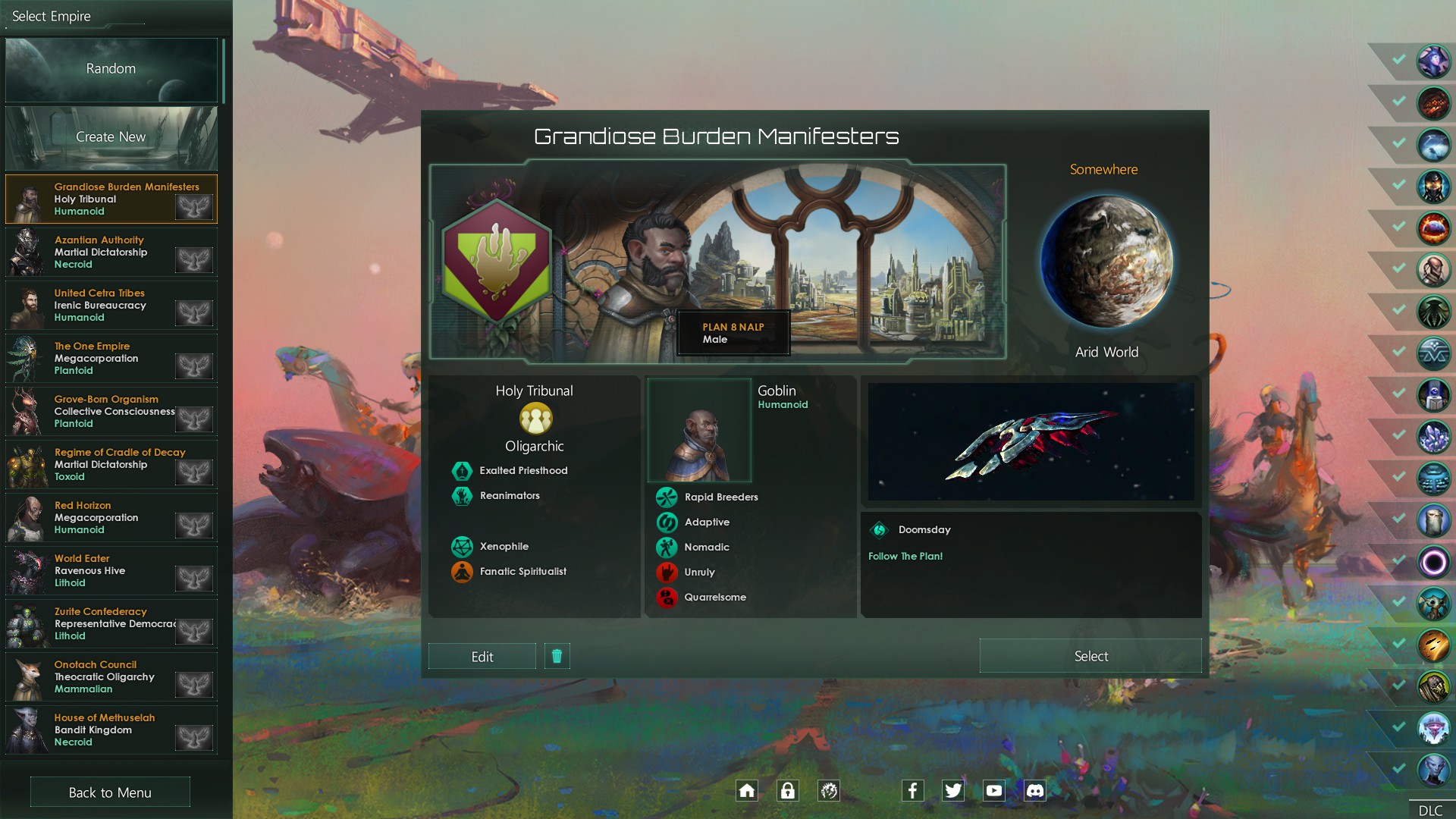The width and height of the screenshot is (1456, 819).
Task: Select the Onotach Council empire
Action: 111,677
